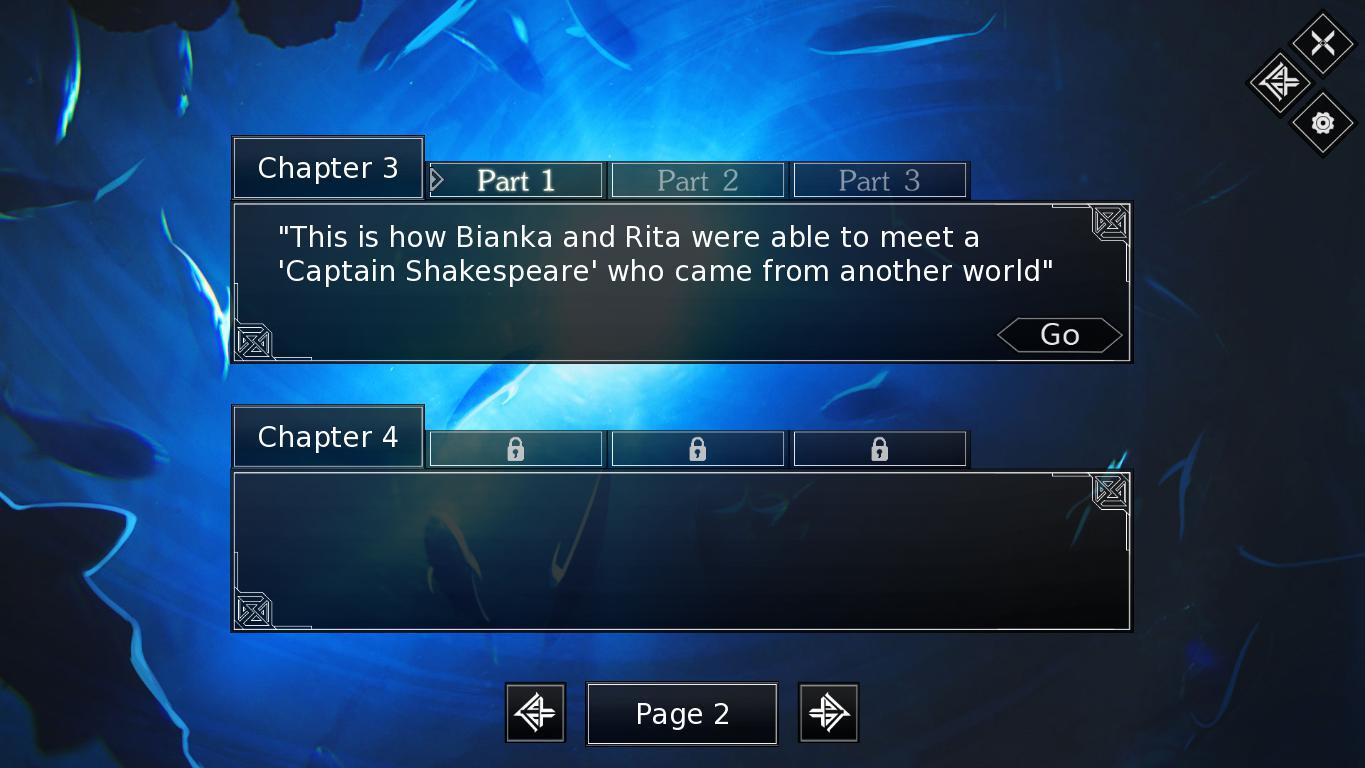
Task: Open Part 2 of Chapter 3
Action: 697,180
